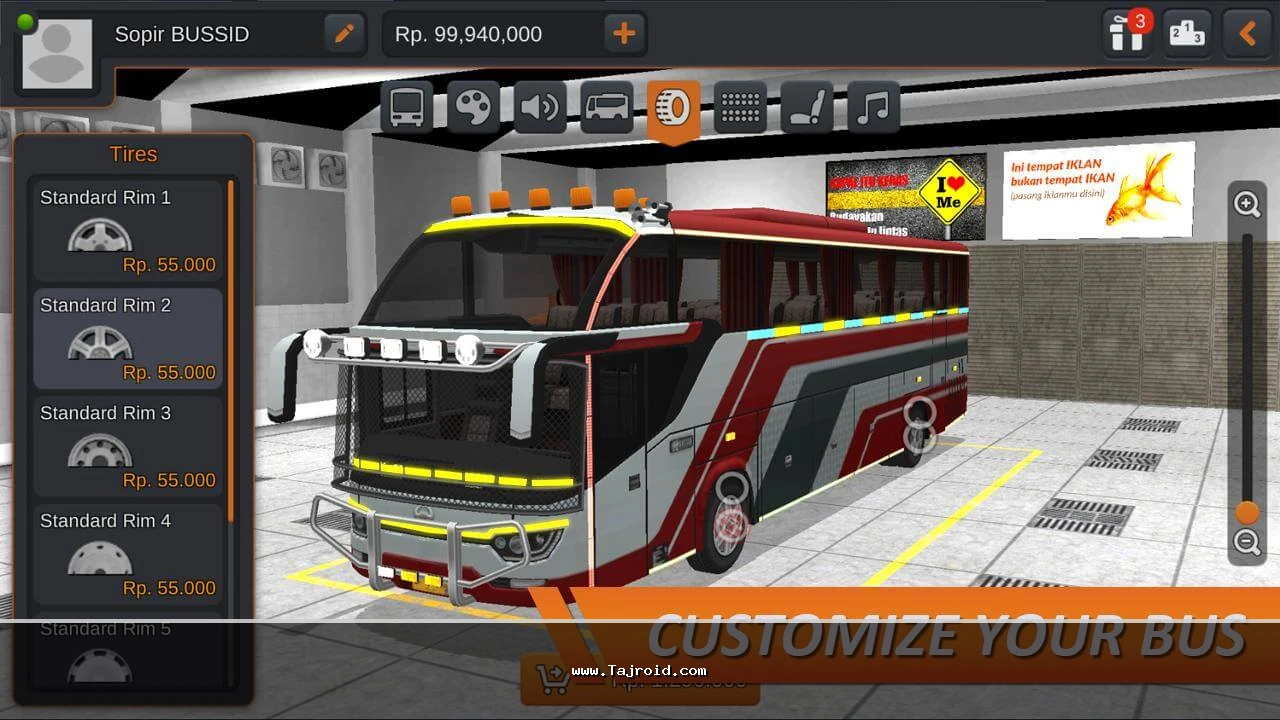The width and height of the screenshot is (1280, 720).
Task: Switch to the seat customization tab
Action: coord(806,107)
